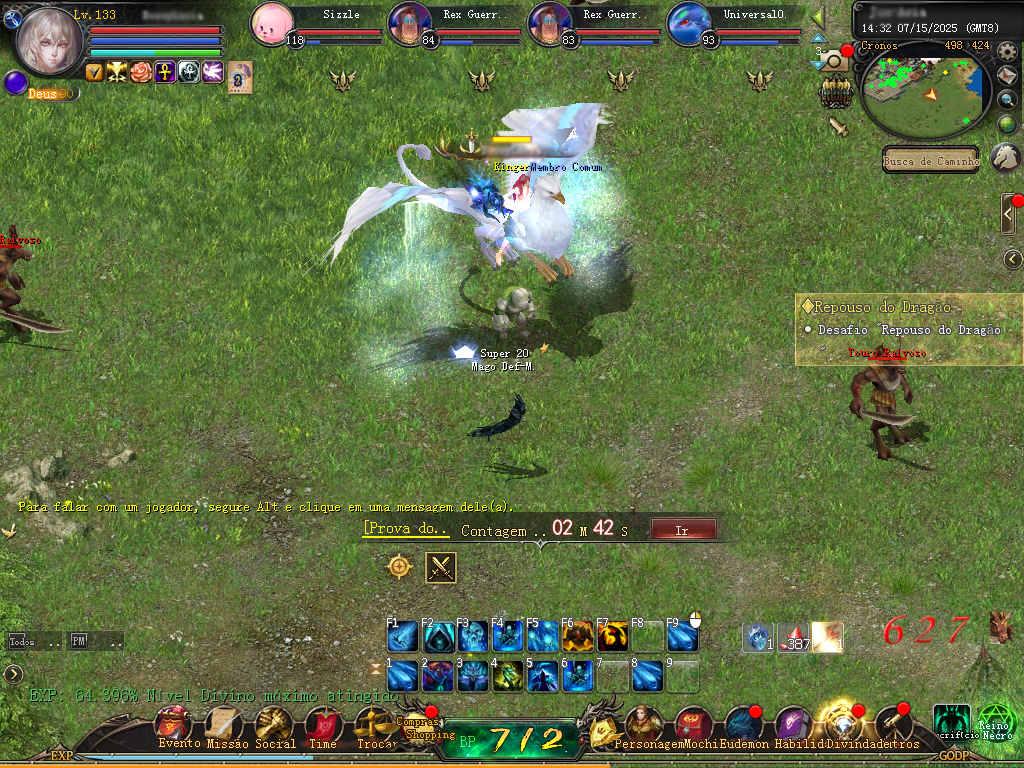Open the Personagem character sheet
Viewport: 1024px width, 768px height.
(640, 724)
